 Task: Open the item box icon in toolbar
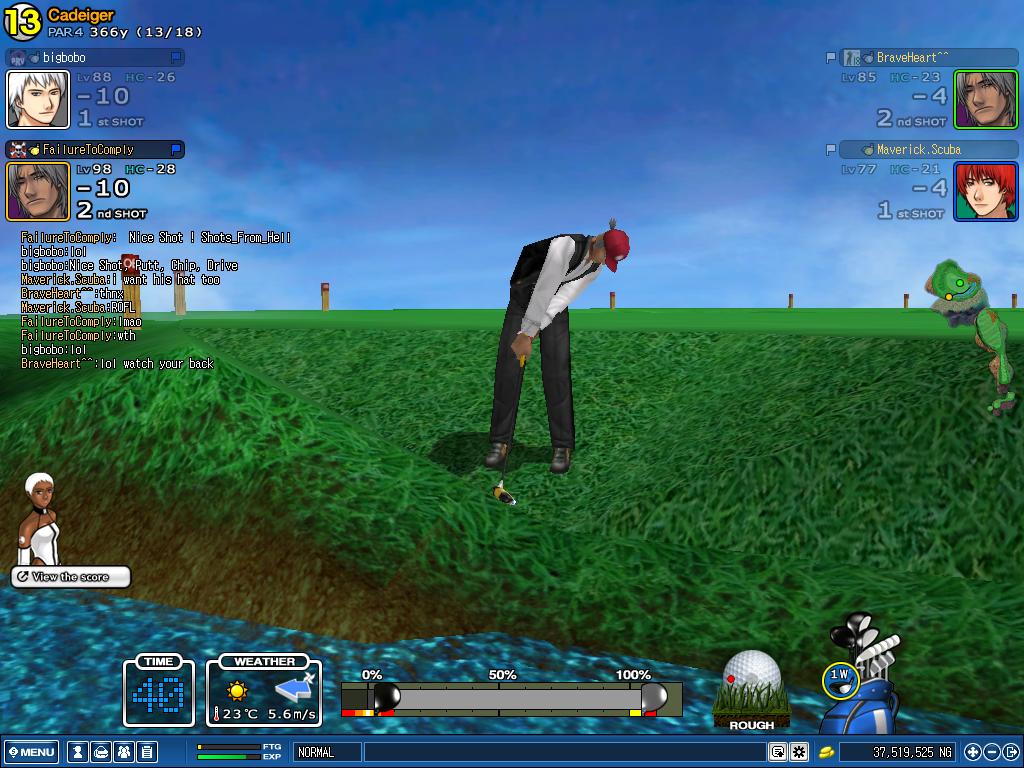(101, 752)
